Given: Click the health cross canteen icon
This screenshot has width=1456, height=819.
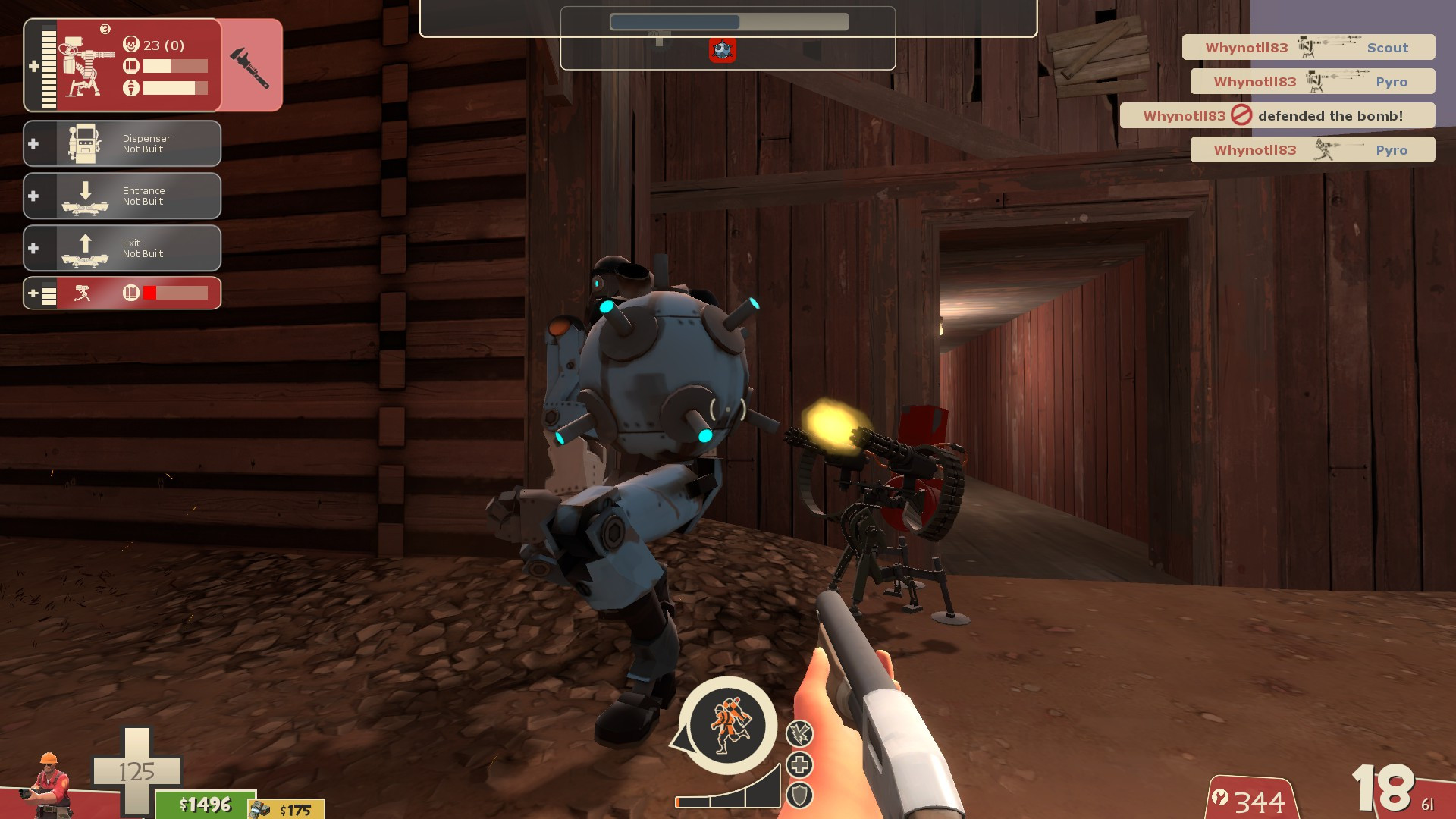Looking at the screenshot, I should [799, 766].
